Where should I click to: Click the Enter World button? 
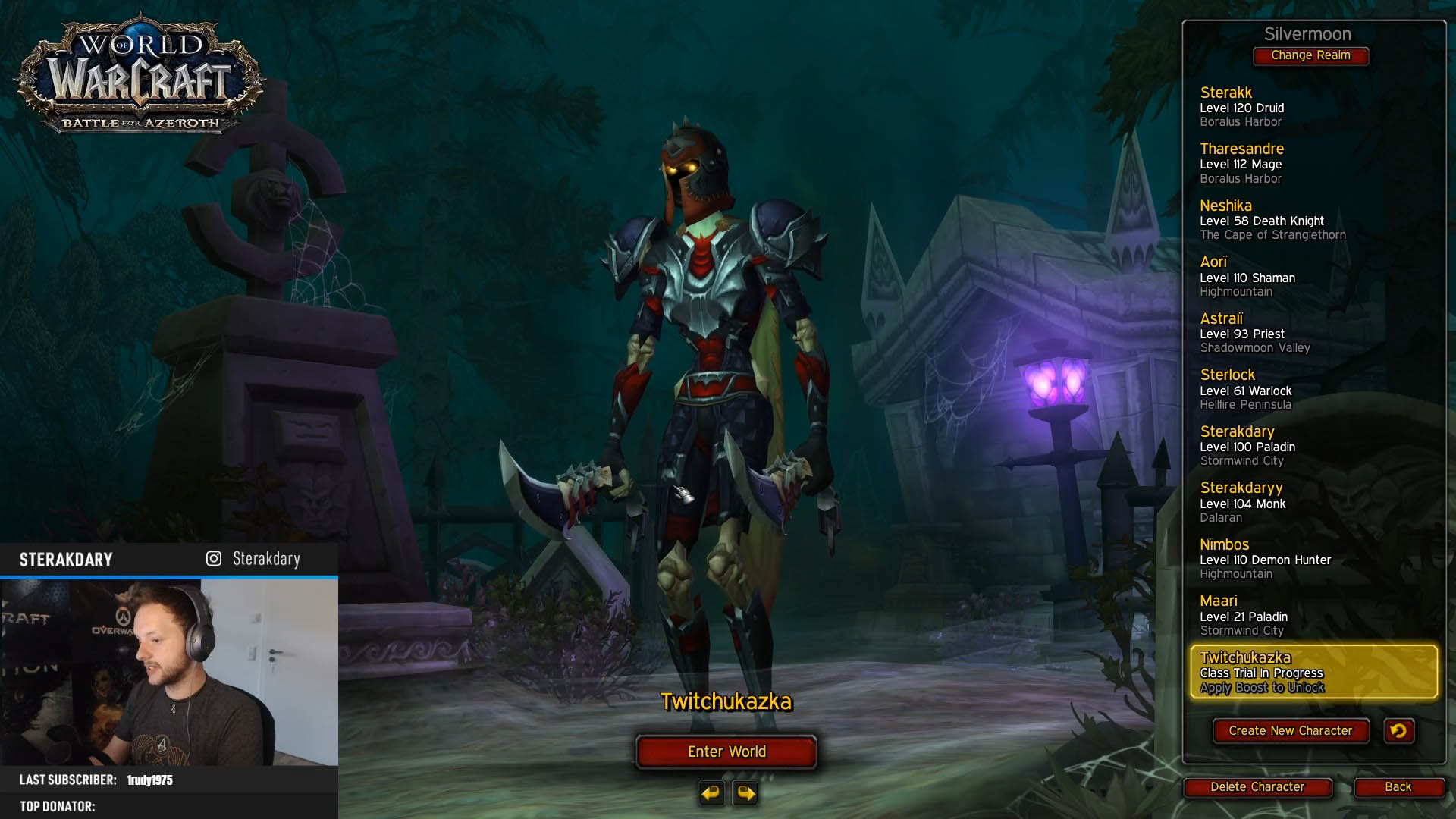726,752
